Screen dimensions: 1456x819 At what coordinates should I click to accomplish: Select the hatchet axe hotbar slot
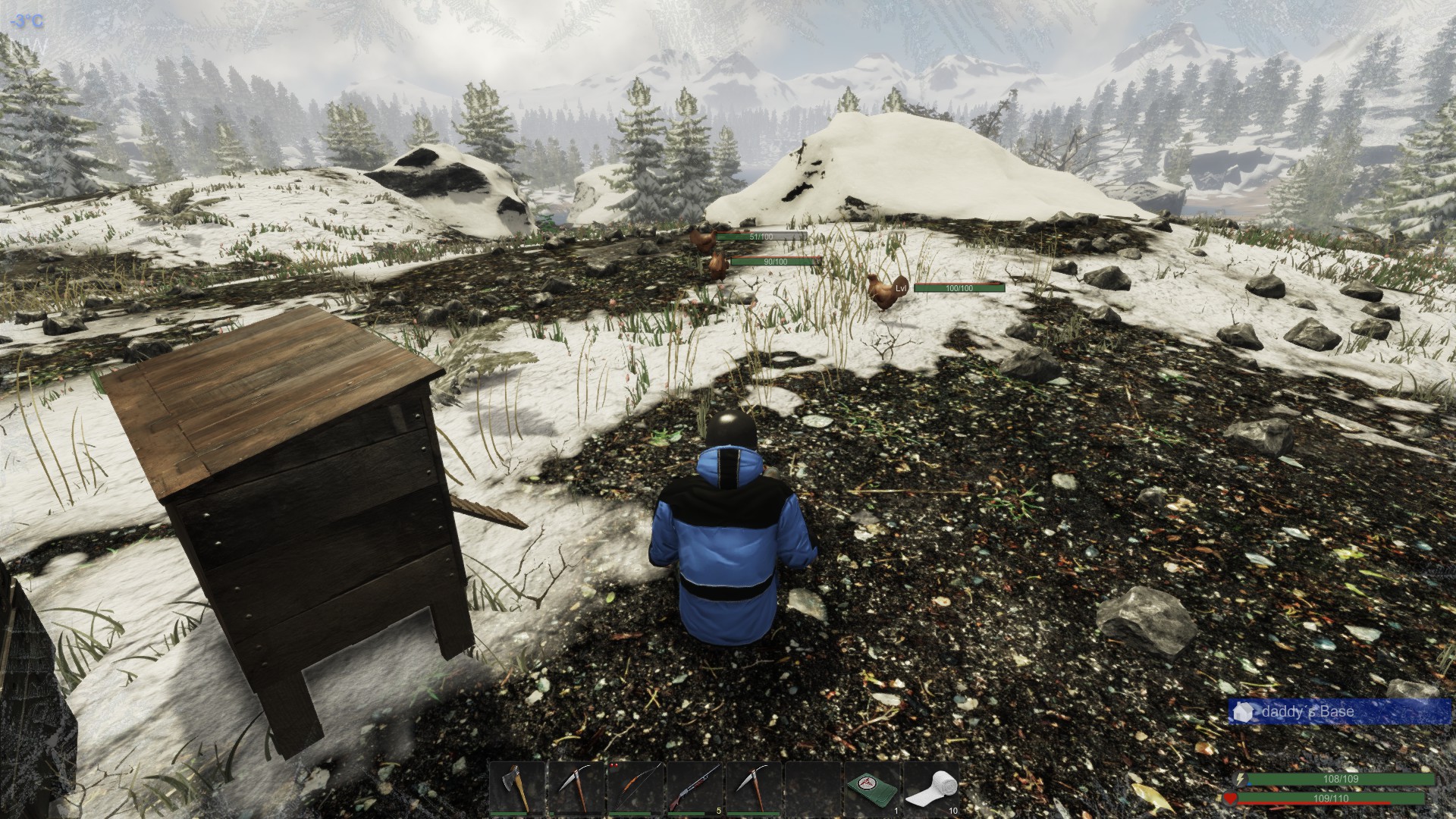517,788
